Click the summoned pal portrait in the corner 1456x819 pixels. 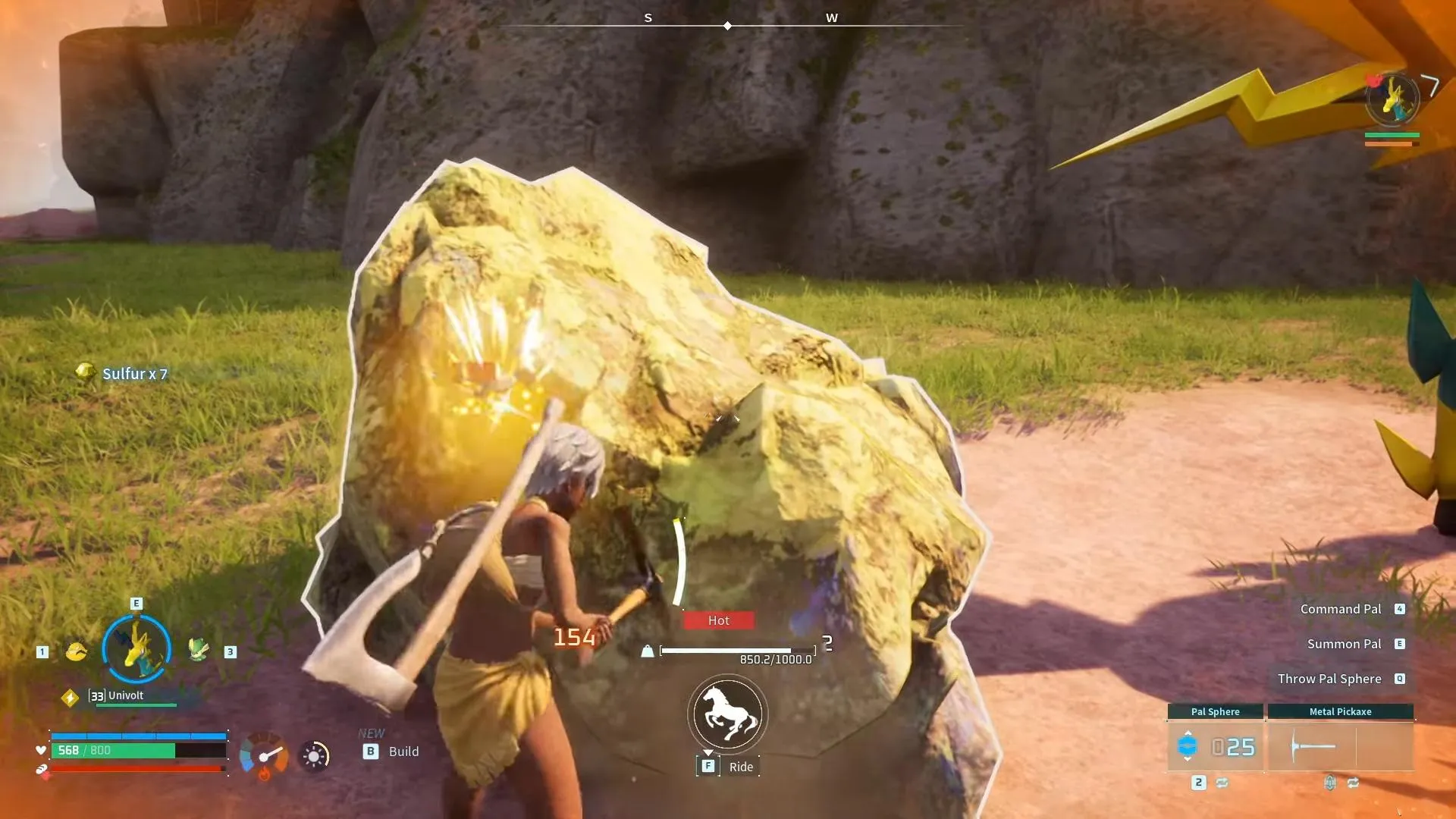1392,99
